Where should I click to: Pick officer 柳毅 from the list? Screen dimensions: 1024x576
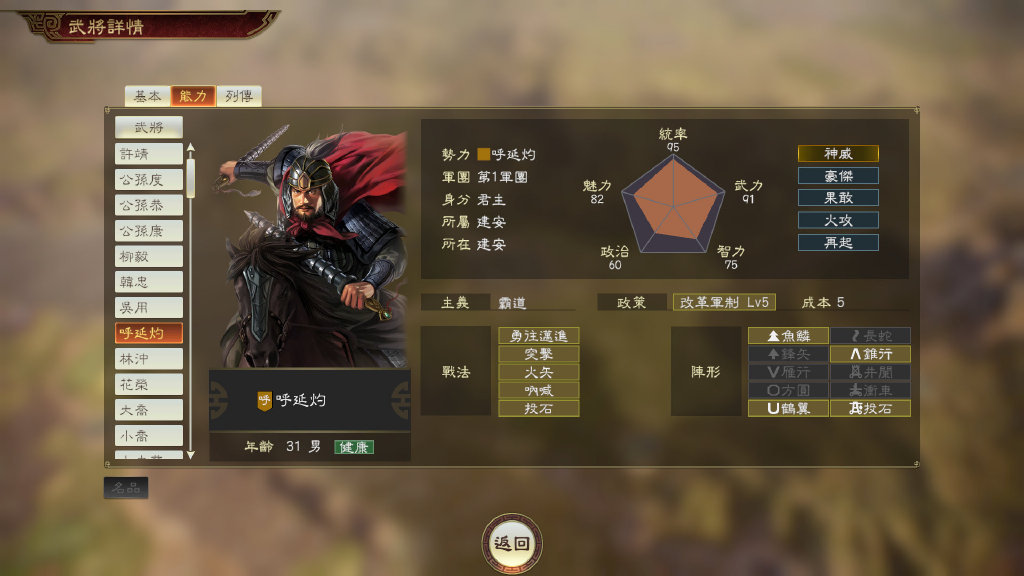pos(148,257)
